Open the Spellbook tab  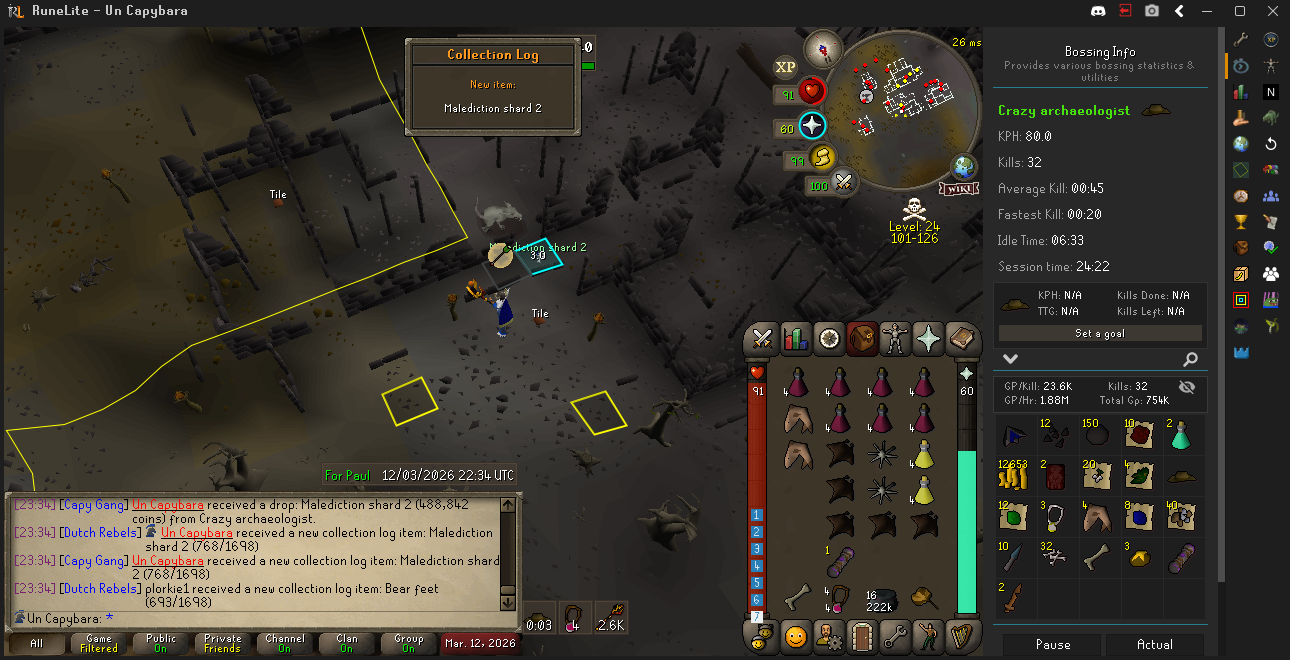961,339
